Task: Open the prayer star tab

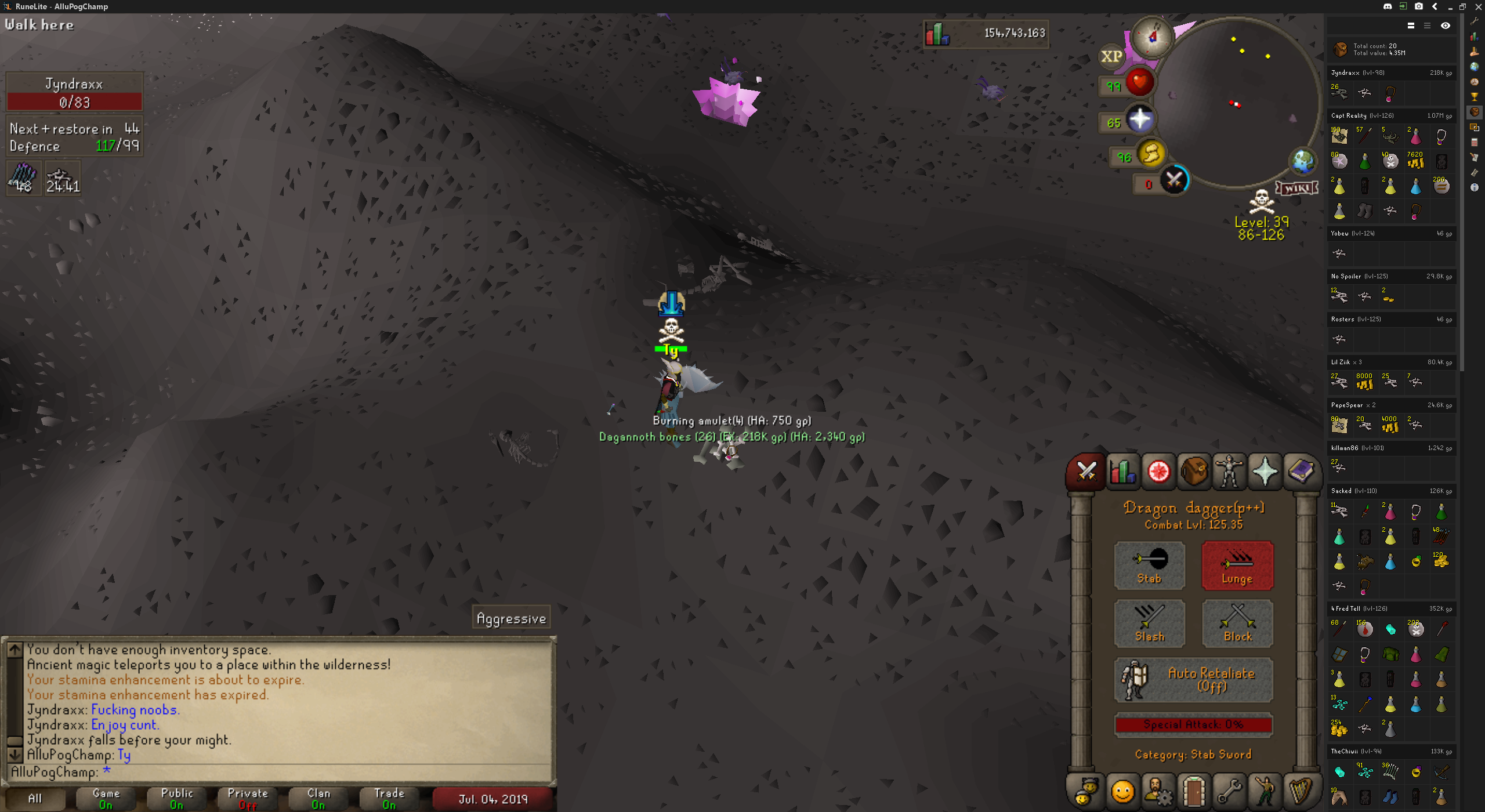Action: pyautogui.click(x=1265, y=472)
